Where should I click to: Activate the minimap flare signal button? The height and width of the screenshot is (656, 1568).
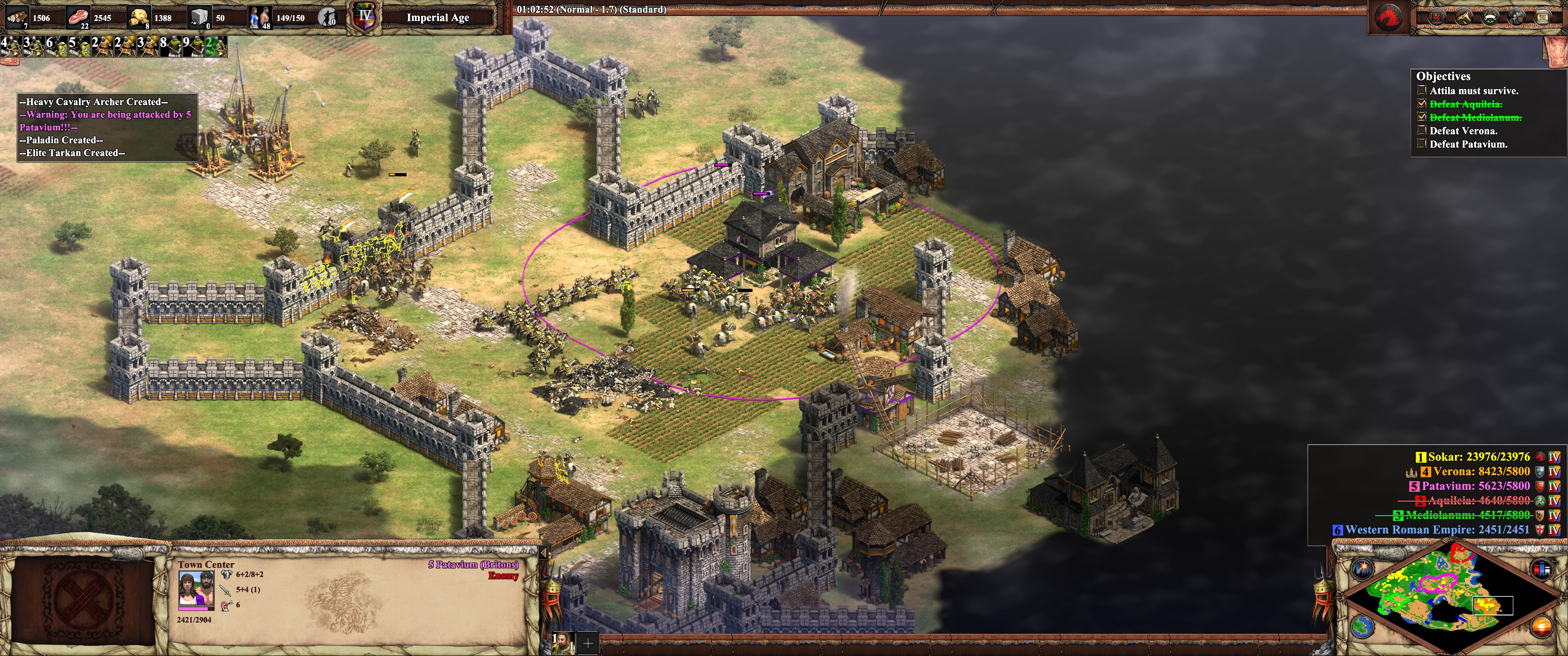1362,569
